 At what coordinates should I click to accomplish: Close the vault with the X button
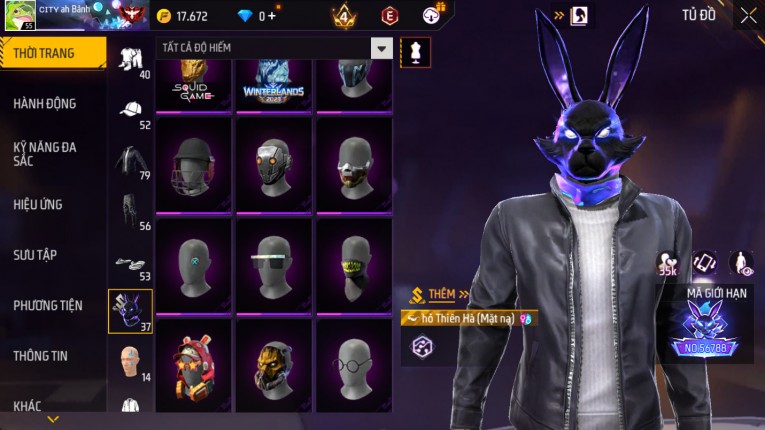748,15
